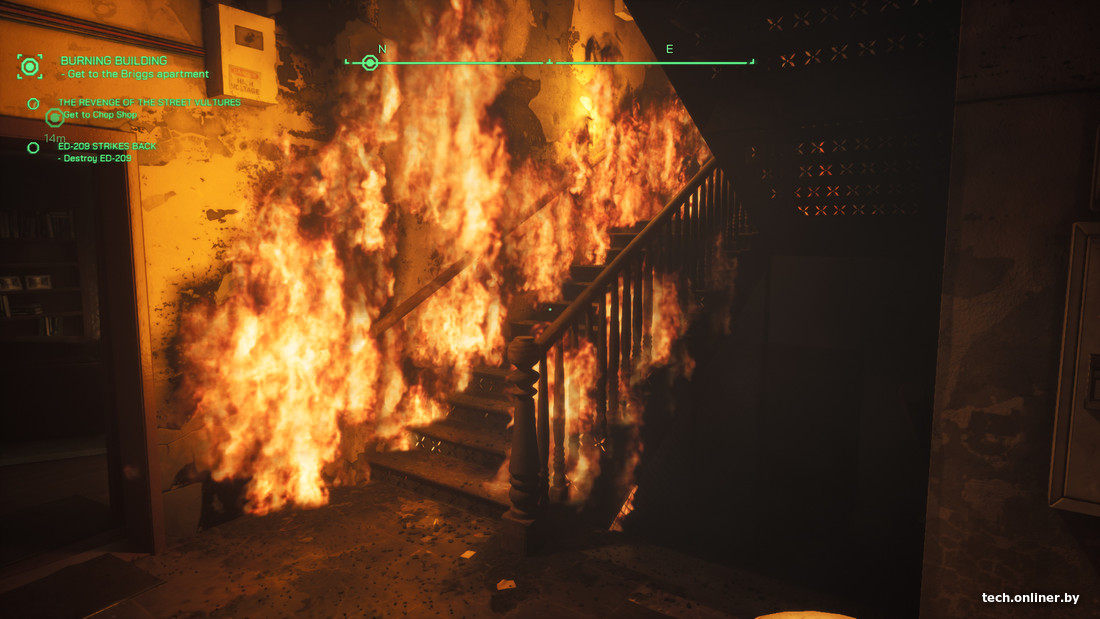Select The Revenge of the Street Vultures quest

[x=149, y=102]
